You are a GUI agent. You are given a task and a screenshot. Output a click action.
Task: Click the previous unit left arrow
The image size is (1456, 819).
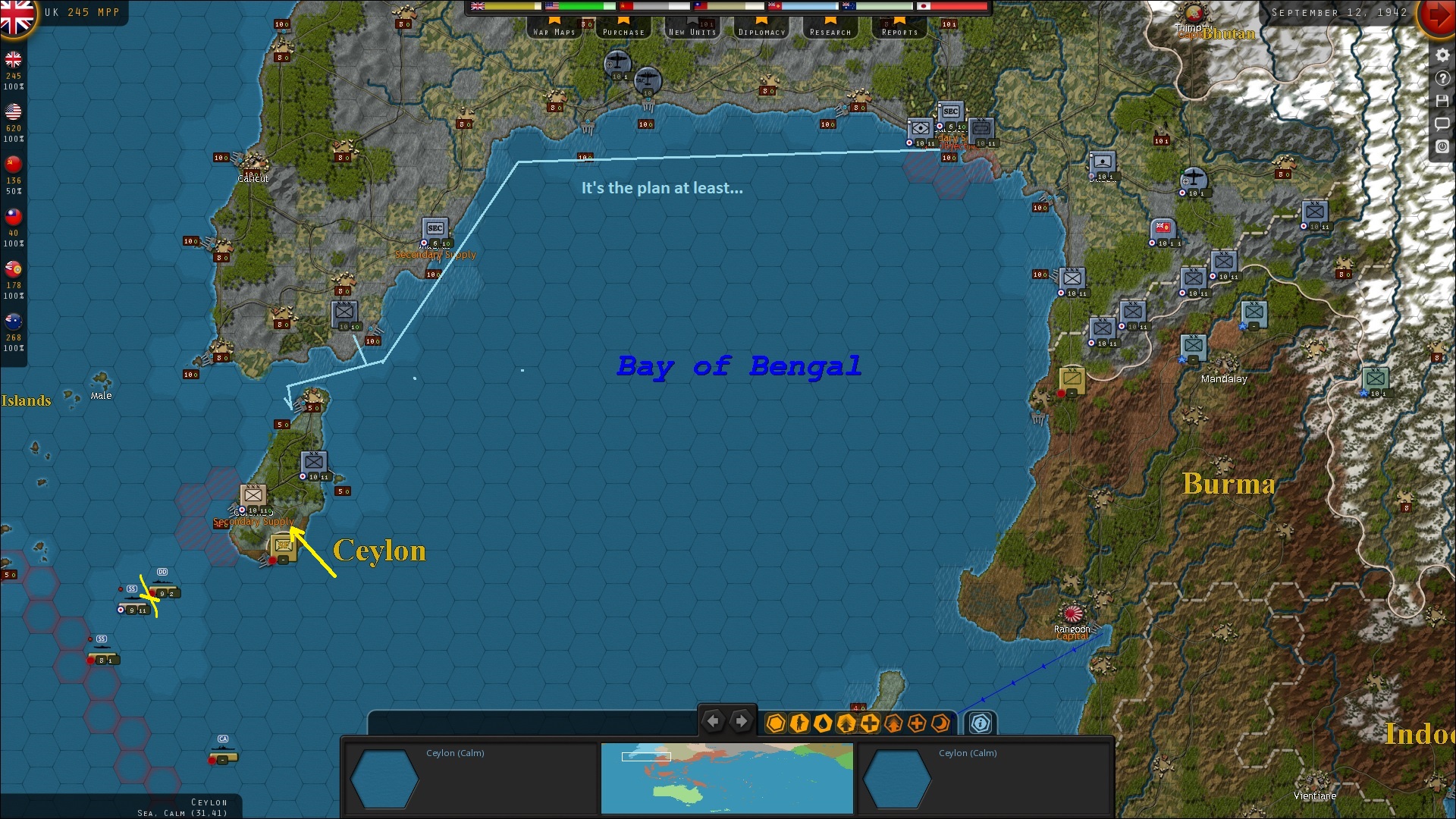(713, 721)
